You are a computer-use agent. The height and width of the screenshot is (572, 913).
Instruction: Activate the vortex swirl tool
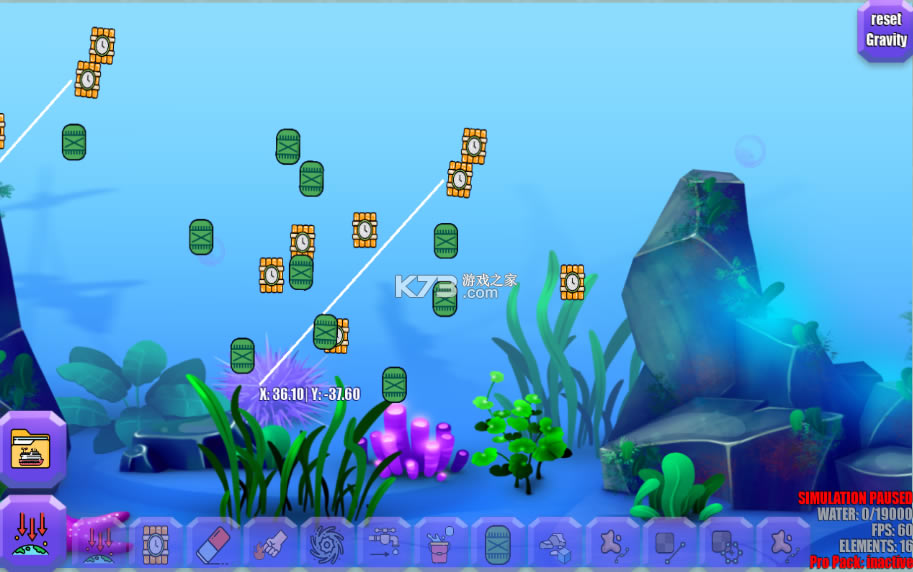pyautogui.click(x=327, y=544)
